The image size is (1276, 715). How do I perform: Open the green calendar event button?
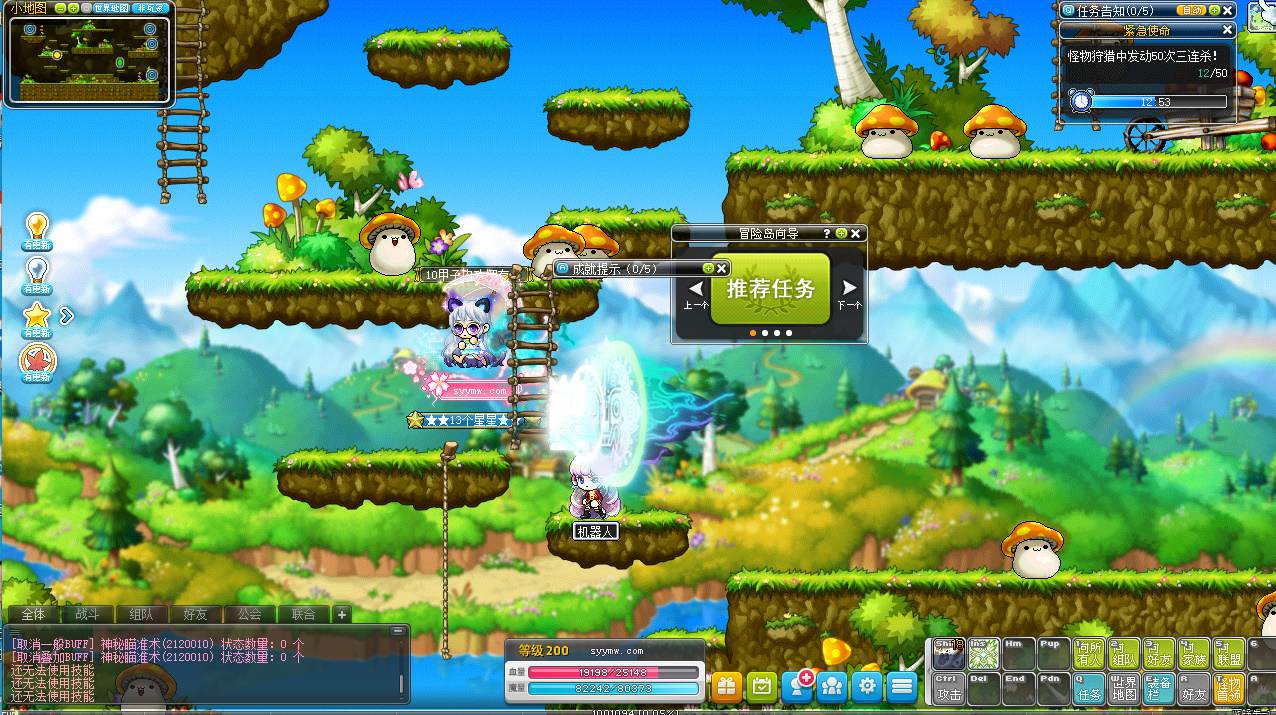click(761, 686)
